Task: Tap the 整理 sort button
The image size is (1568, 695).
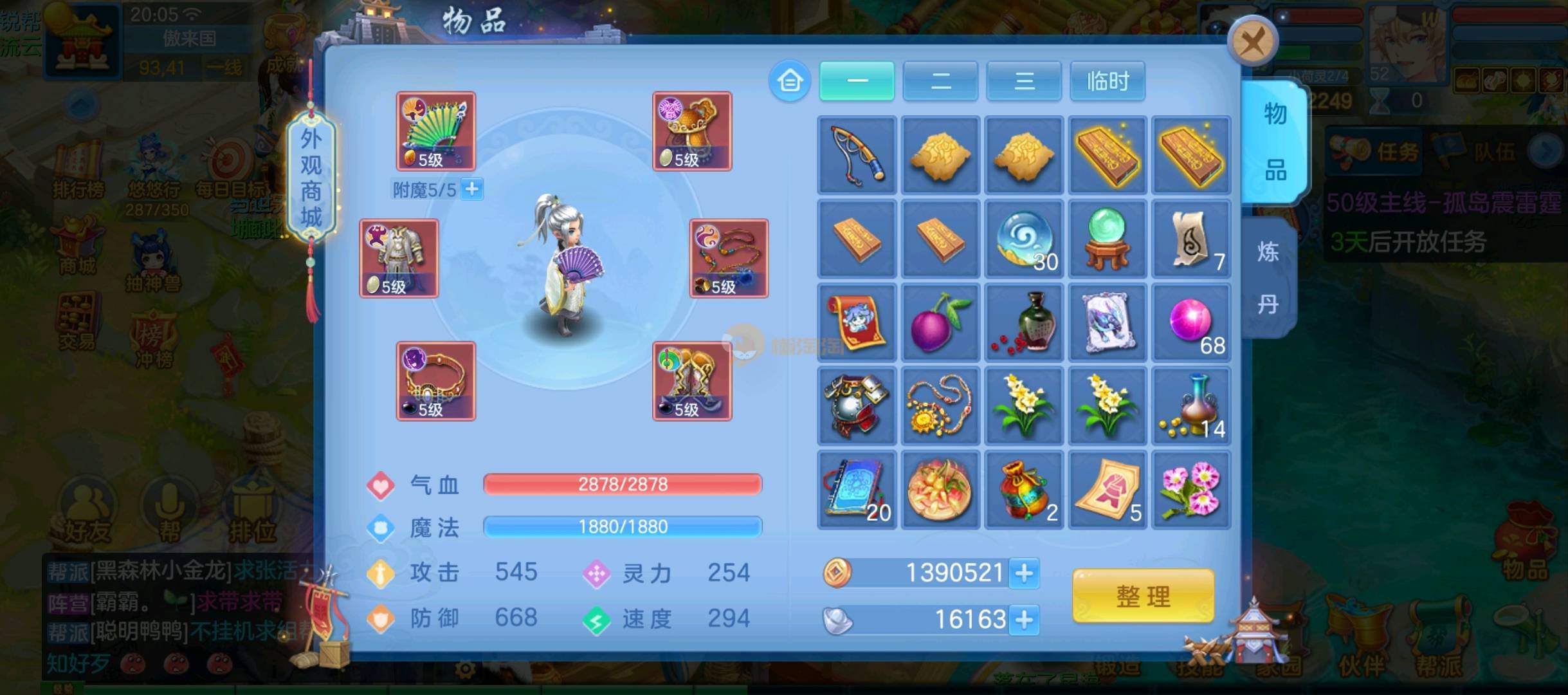Action: click(1143, 596)
